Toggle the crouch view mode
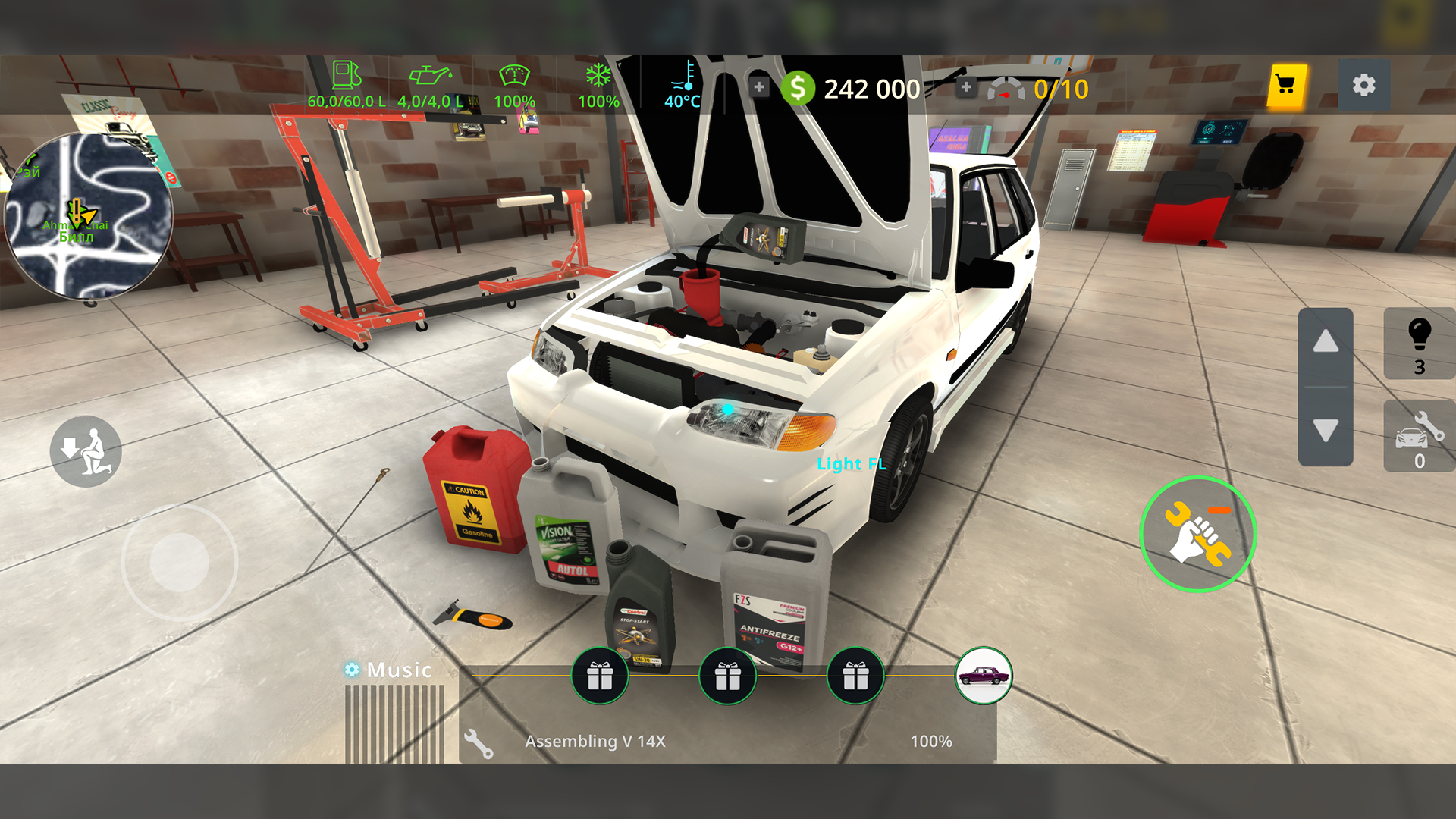 pos(86,451)
